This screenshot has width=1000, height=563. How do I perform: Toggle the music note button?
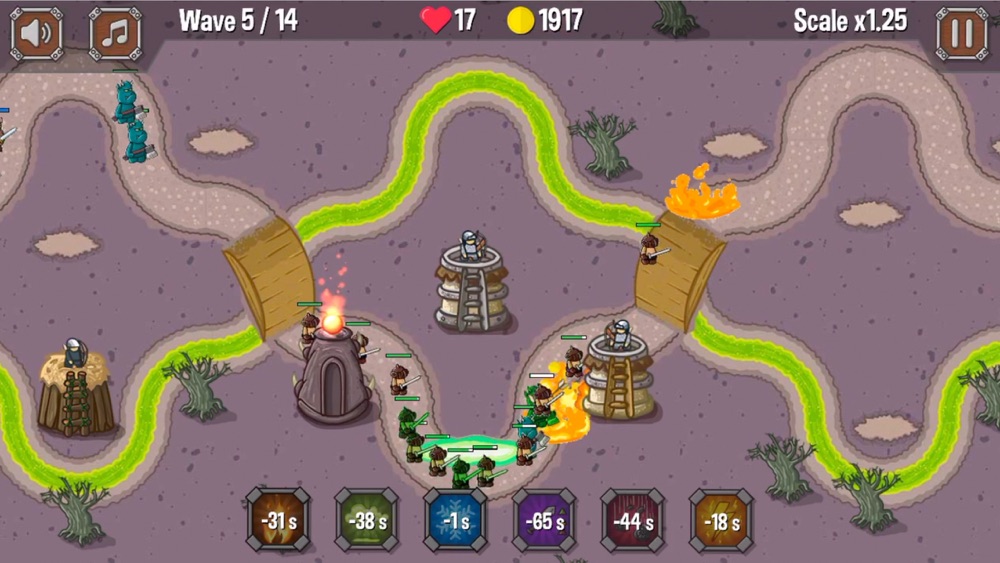point(116,34)
